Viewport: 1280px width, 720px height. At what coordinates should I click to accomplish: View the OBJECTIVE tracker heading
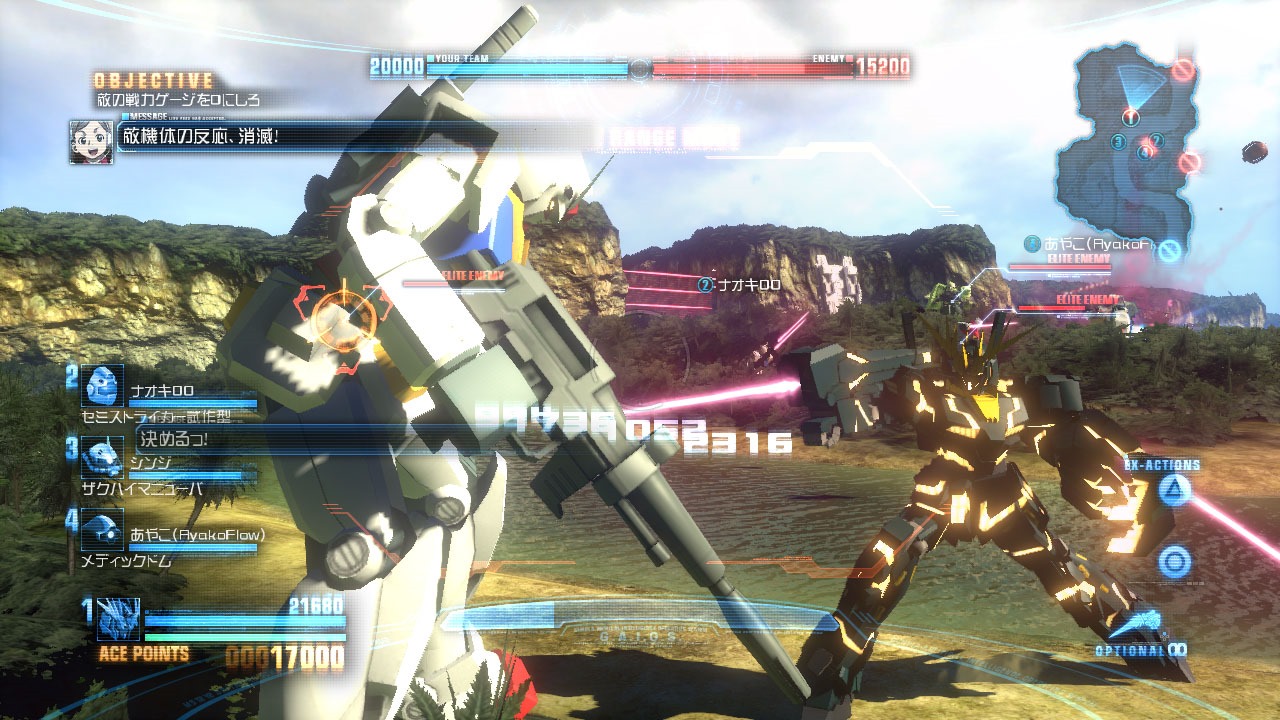pyautogui.click(x=154, y=80)
